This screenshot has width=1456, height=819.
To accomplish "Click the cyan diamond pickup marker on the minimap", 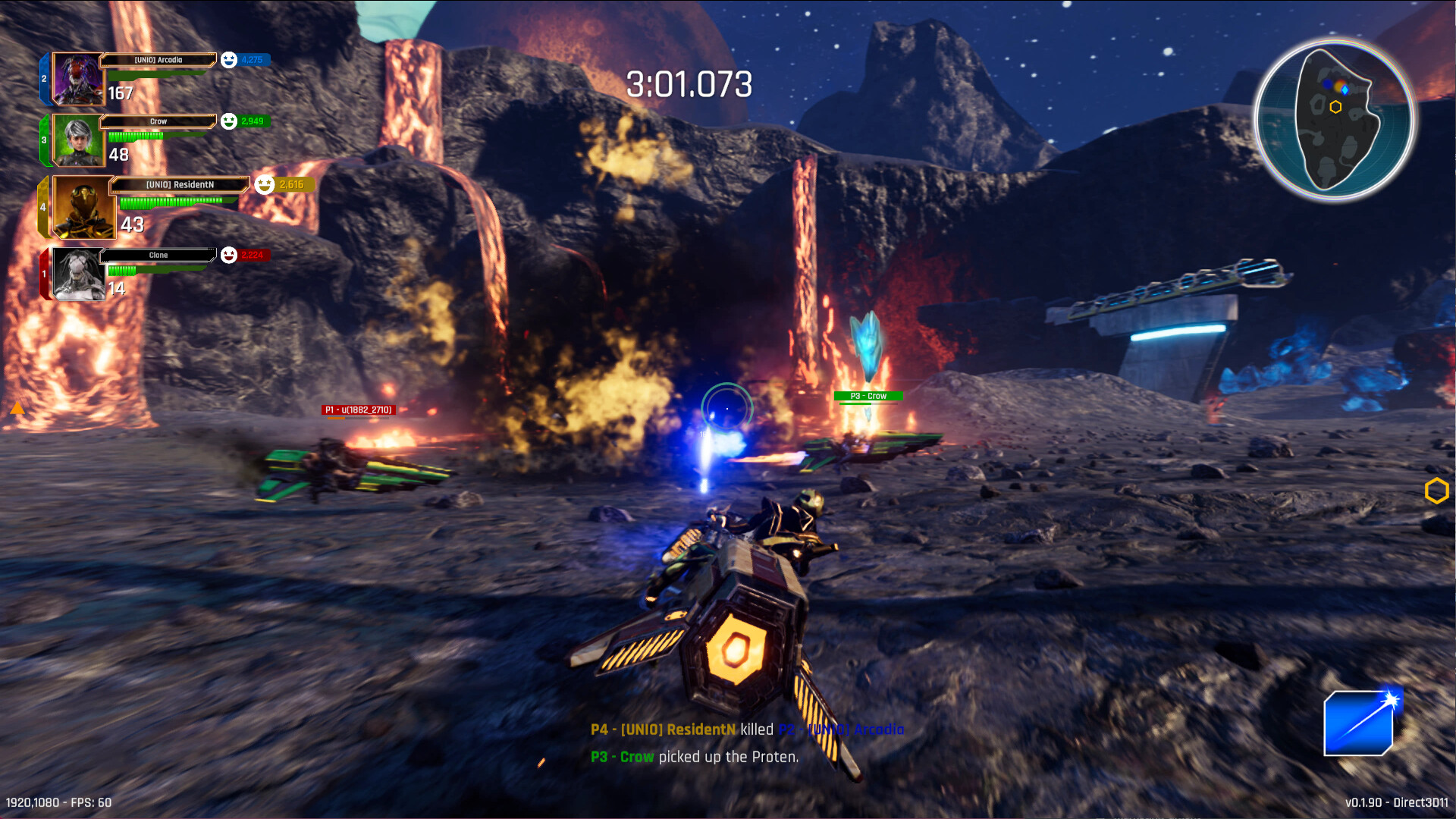I will pos(1345,90).
